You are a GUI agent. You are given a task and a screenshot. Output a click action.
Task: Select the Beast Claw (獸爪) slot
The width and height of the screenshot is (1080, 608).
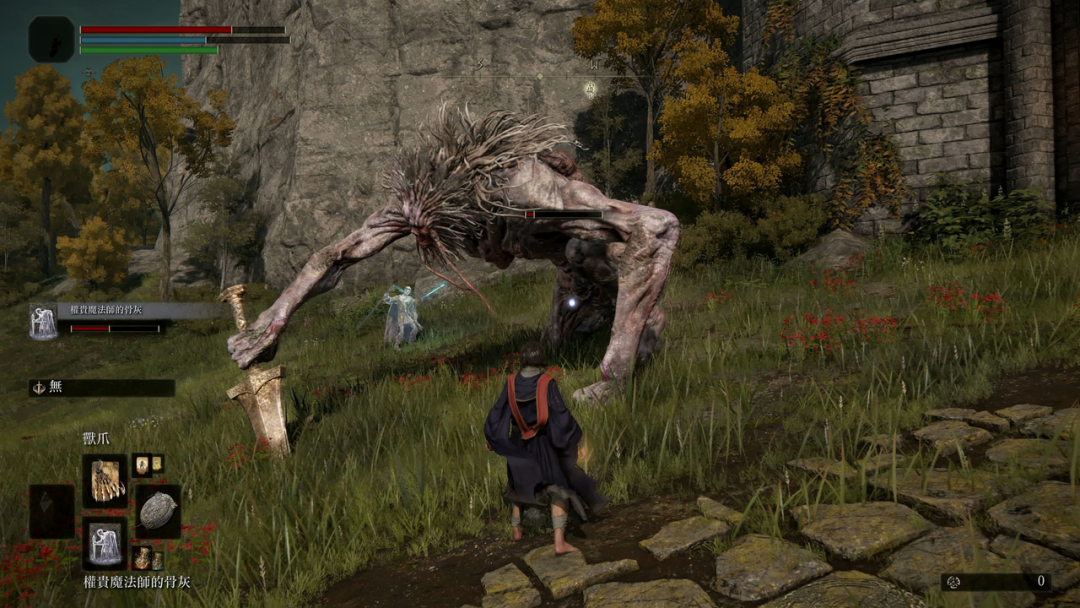pyautogui.click(x=105, y=480)
